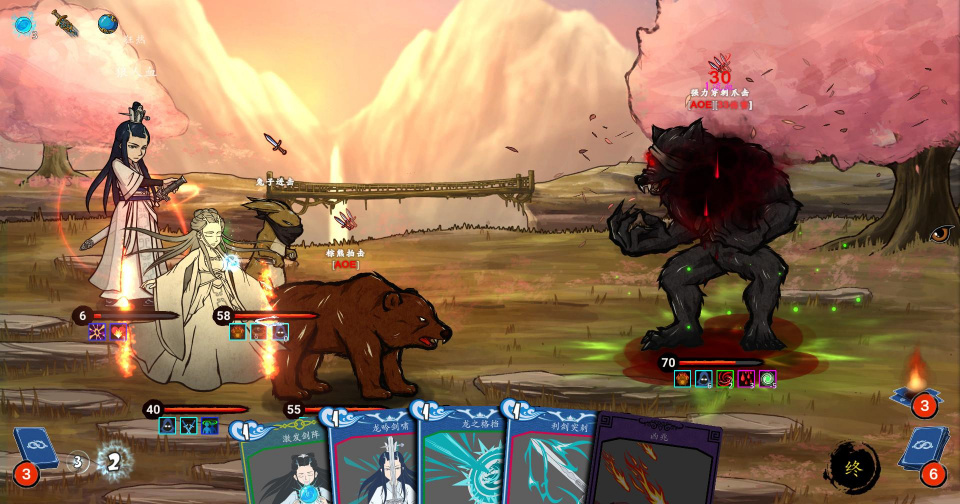This screenshot has width=960, height=504.
Task: Toggle the eye icon at screen edge
Action: pos(942,234)
